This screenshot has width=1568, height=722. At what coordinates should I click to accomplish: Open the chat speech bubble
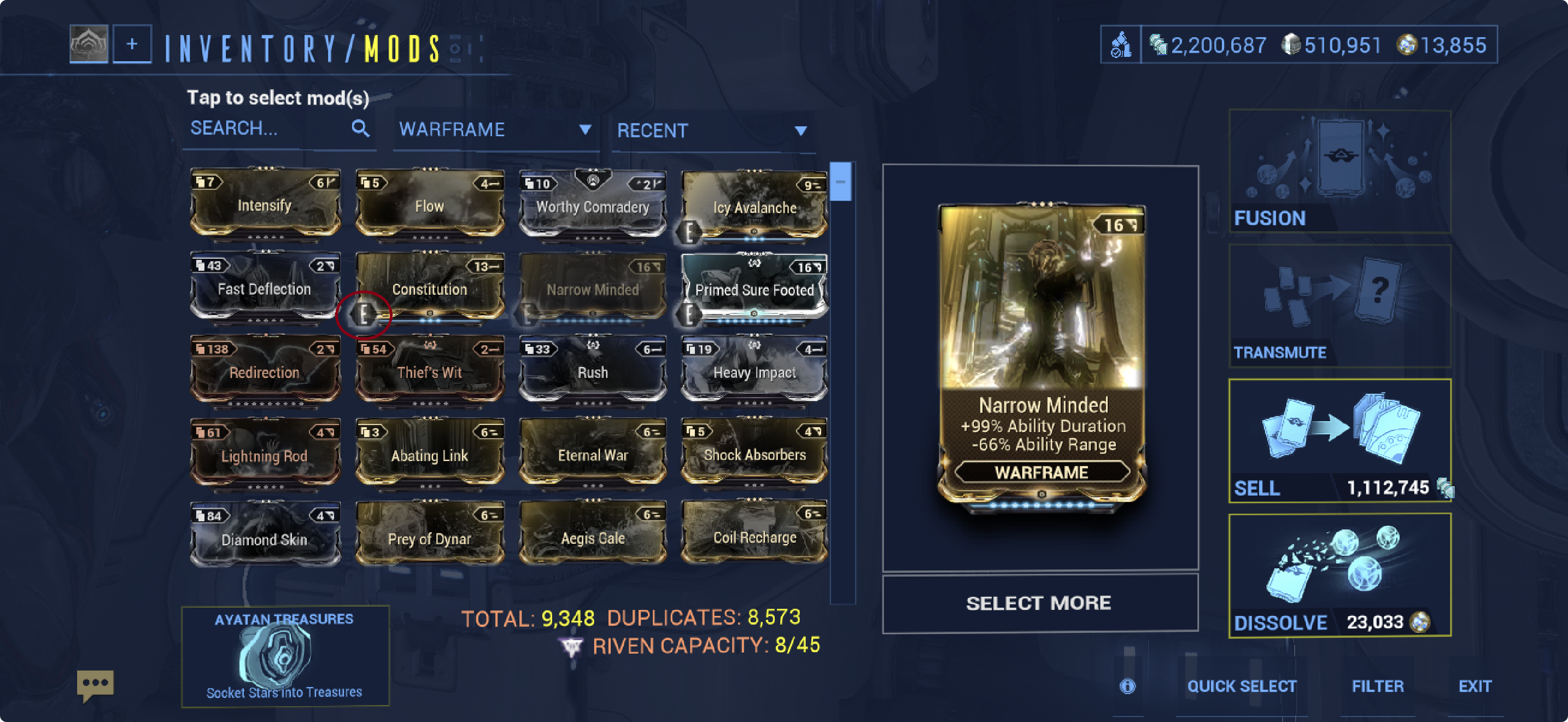click(x=95, y=684)
